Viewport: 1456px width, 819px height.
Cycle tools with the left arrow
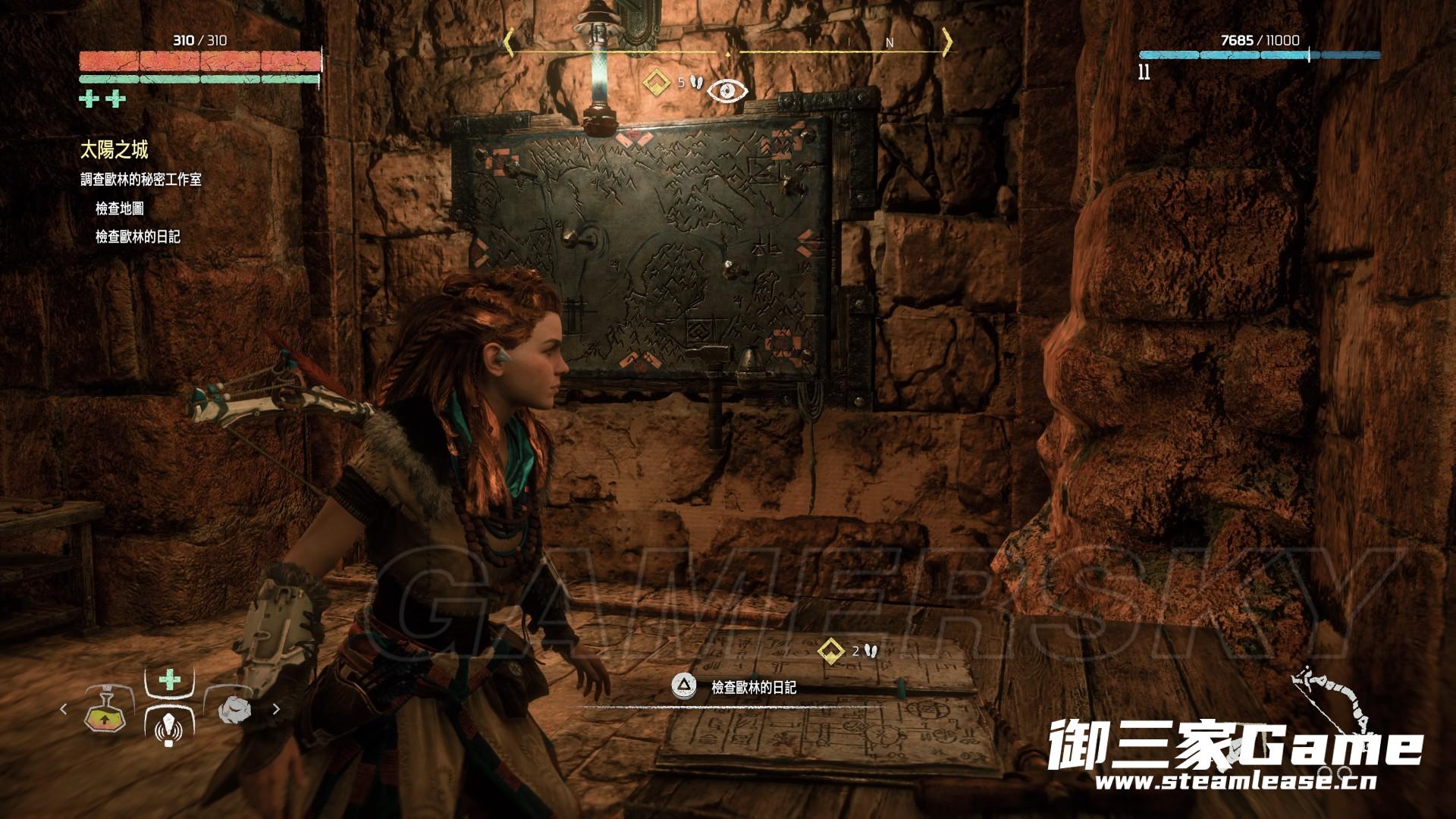click(64, 710)
